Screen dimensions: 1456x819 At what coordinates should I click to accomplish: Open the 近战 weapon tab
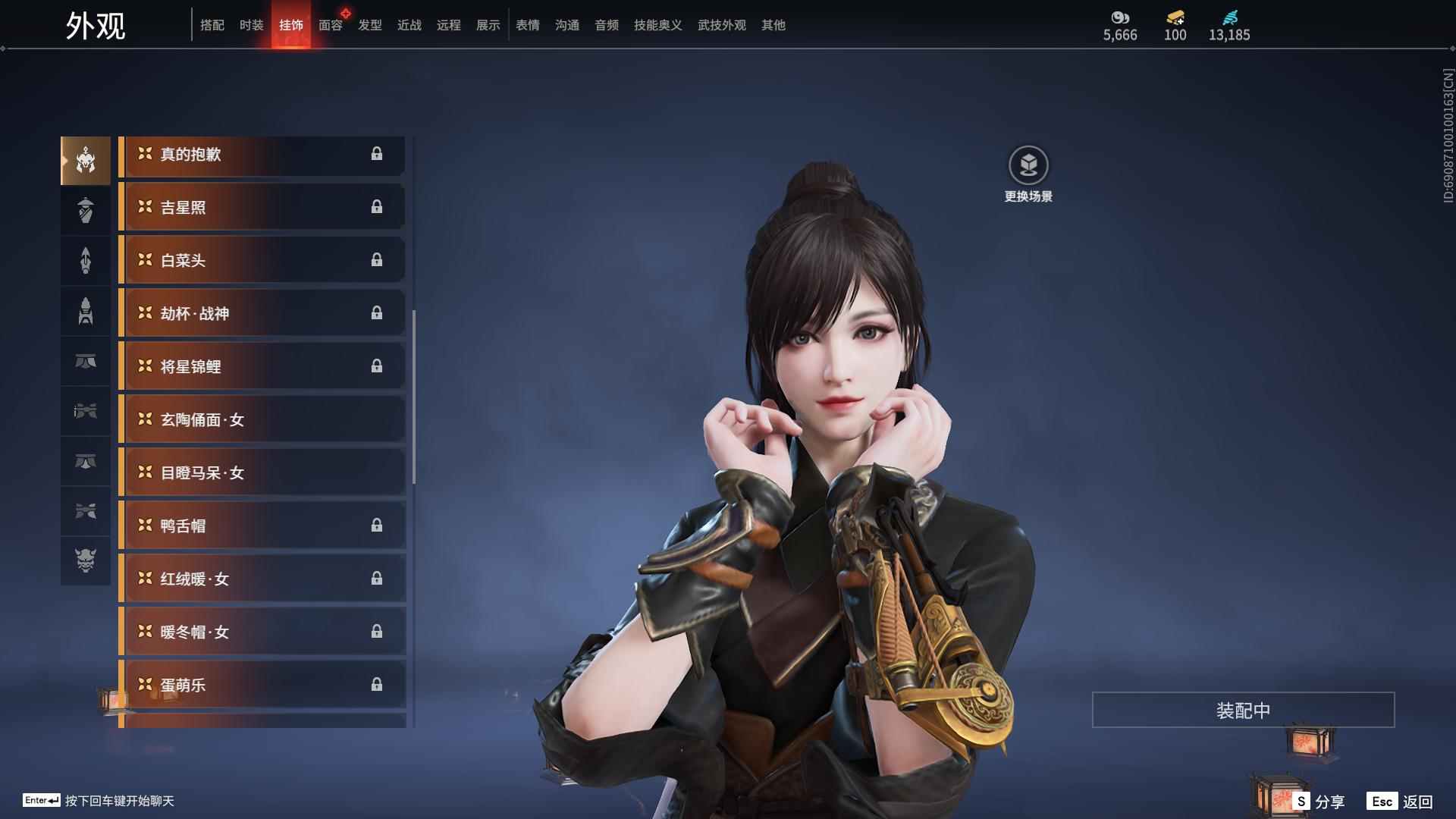409,25
